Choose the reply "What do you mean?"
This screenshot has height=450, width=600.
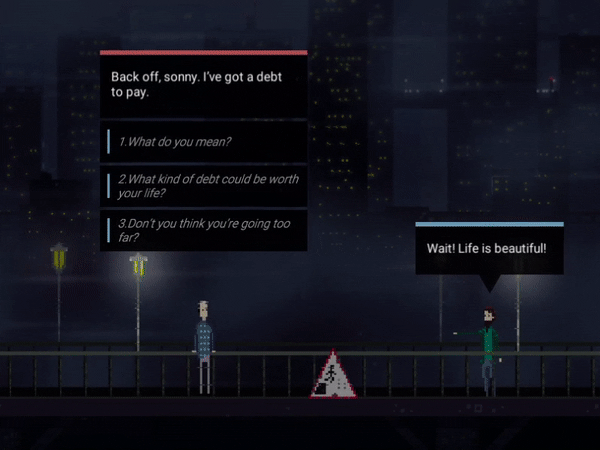(x=204, y=141)
